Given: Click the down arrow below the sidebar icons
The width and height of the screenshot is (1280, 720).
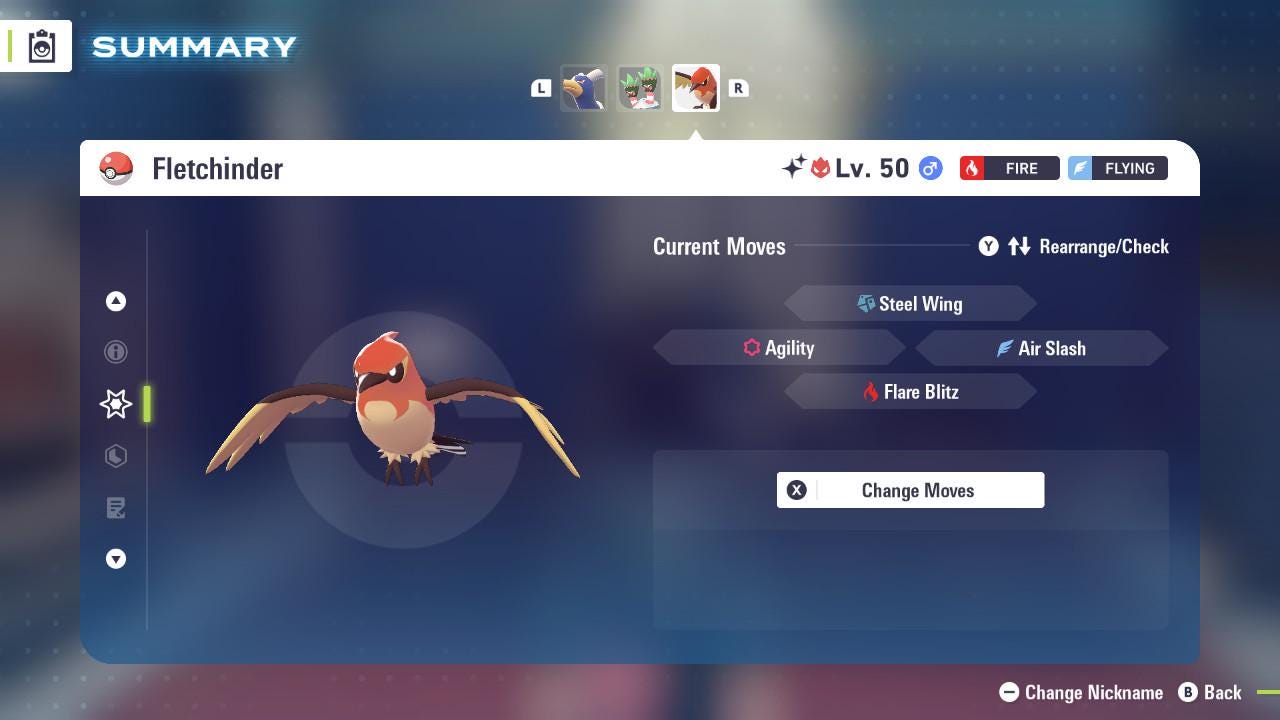Looking at the screenshot, I should coord(116,559).
